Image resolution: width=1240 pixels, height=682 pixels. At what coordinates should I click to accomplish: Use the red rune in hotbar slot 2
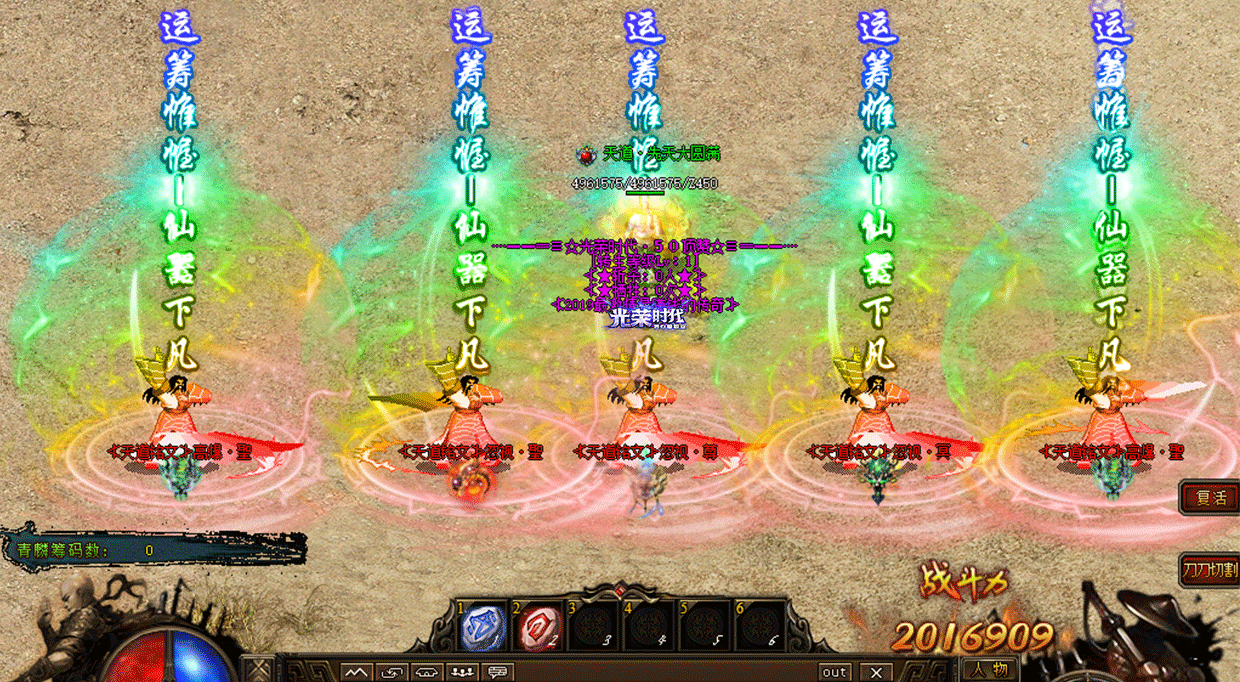pyautogui.click(x=538, y=629)
